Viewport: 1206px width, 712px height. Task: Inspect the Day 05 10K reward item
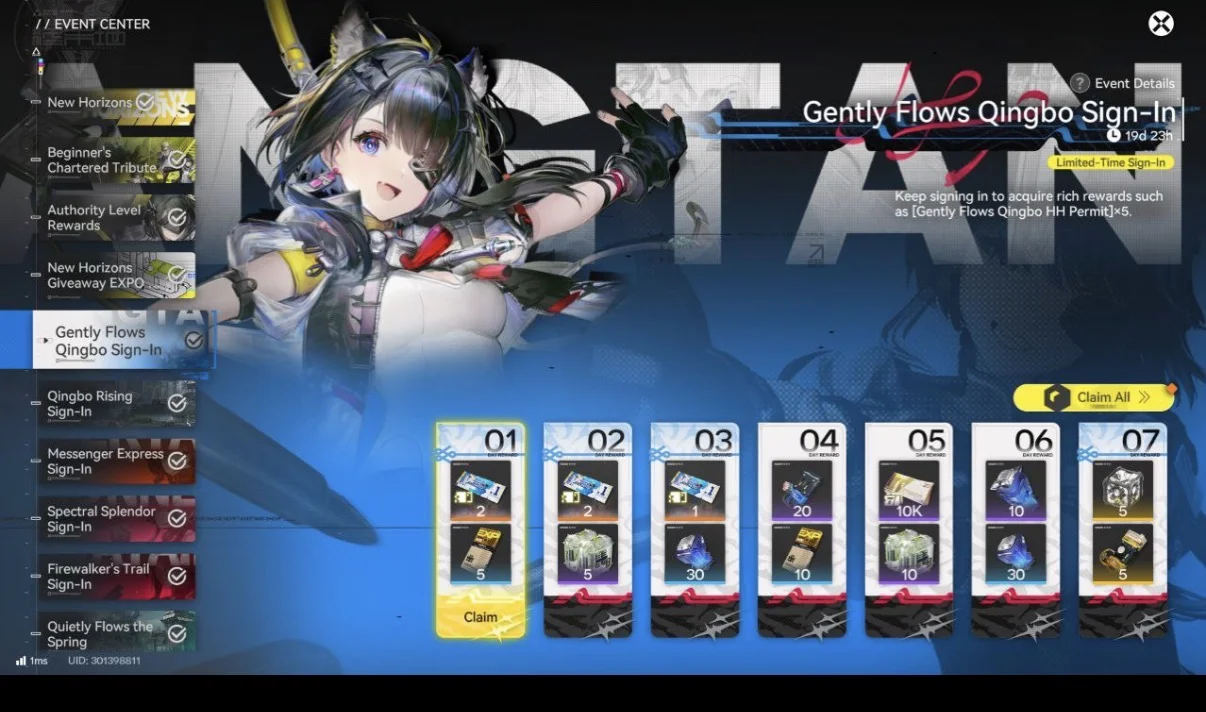coord(908,489)
